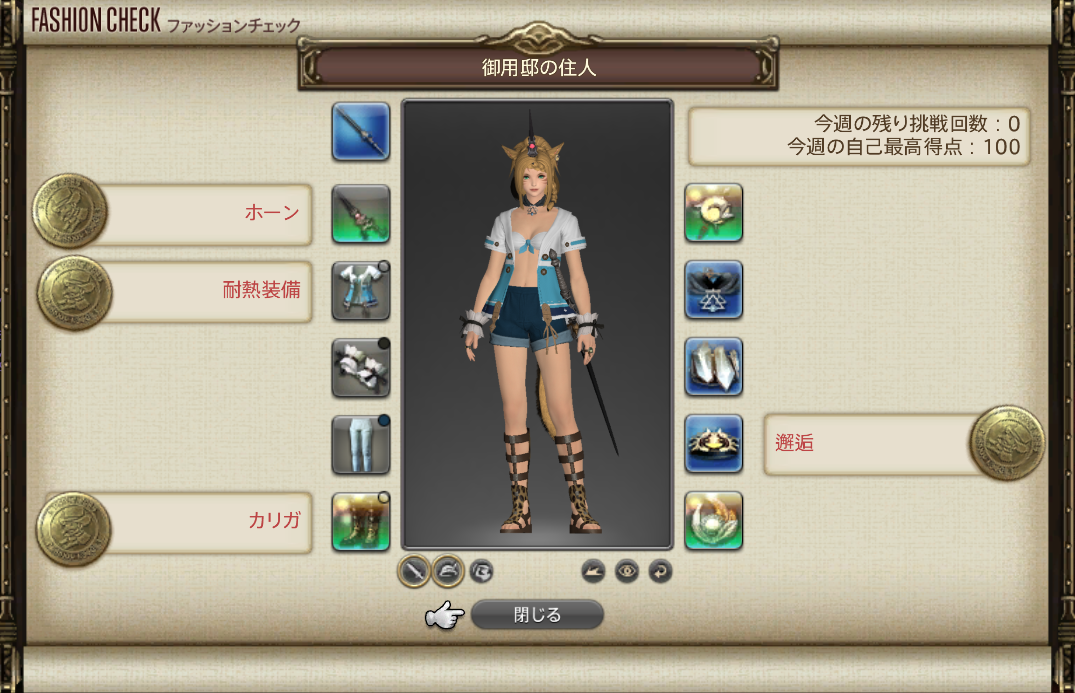Select the white and blue jacket body slot
The width and height of the screenshot is (1075, 693).
[x=360, y=291]
